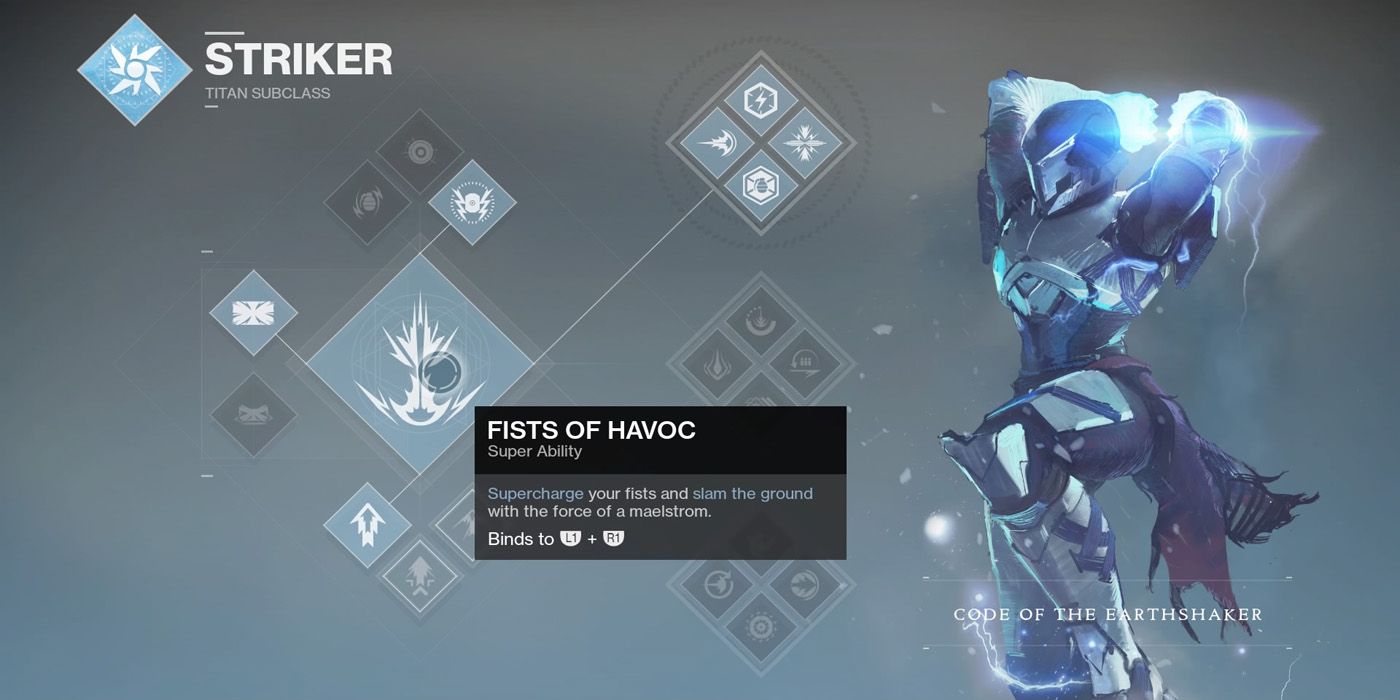Screen dimensions: 1400x700
Task: Choose the dimmed concentric-rings grenade node
Action: click(420, 152)
